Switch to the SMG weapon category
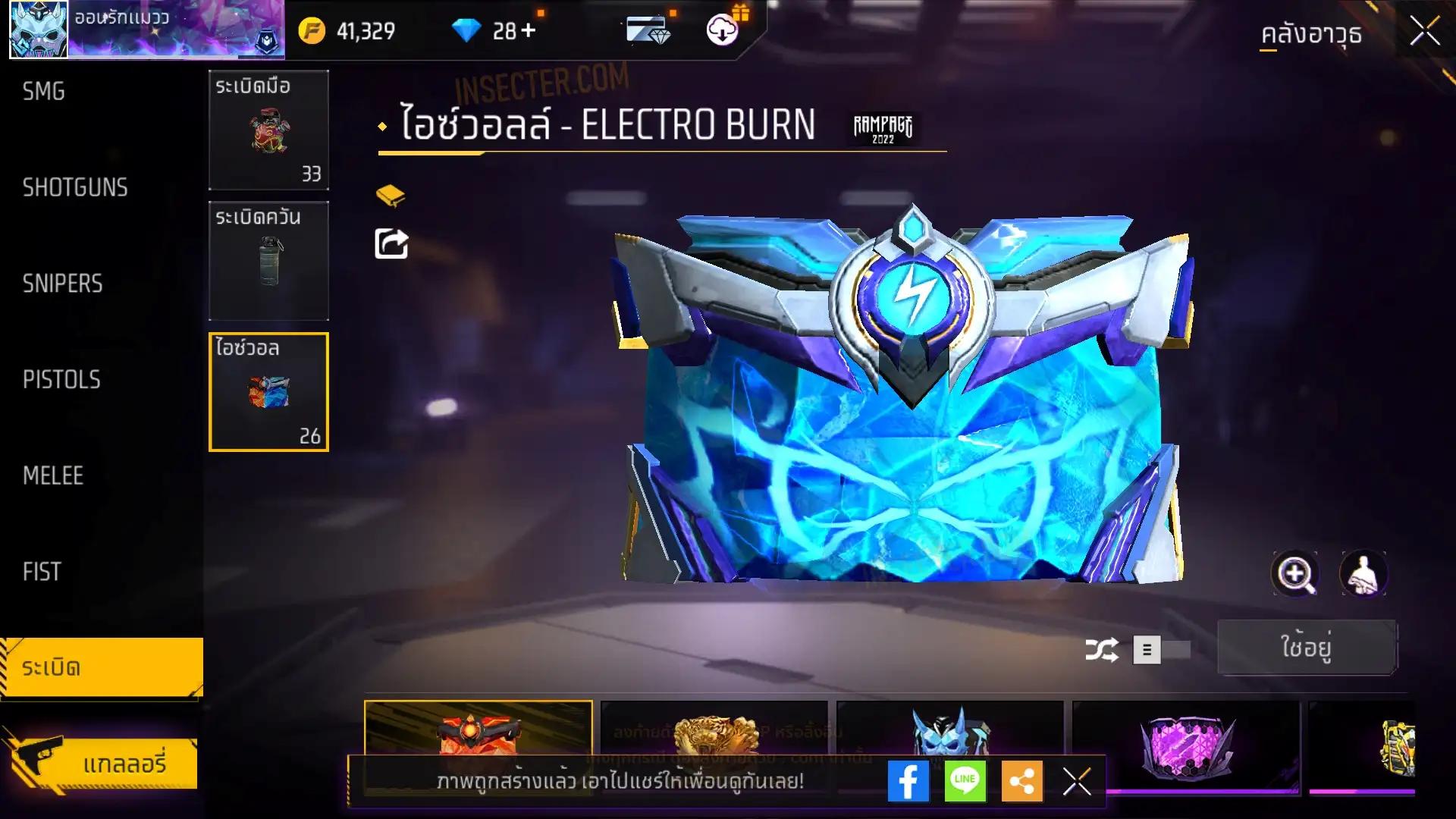 pyautogui.click(x=44, y=92)
